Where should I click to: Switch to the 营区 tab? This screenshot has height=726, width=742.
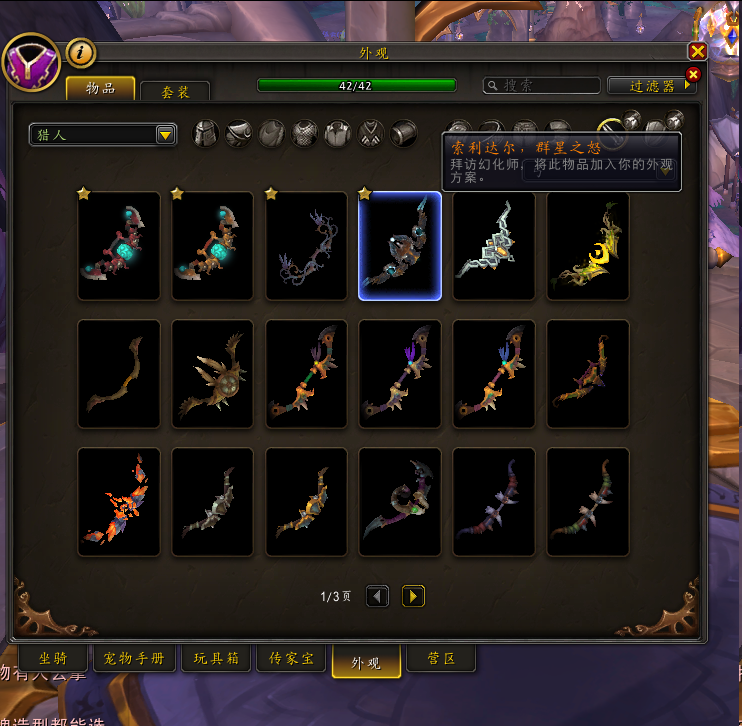(x=441, y=658)
